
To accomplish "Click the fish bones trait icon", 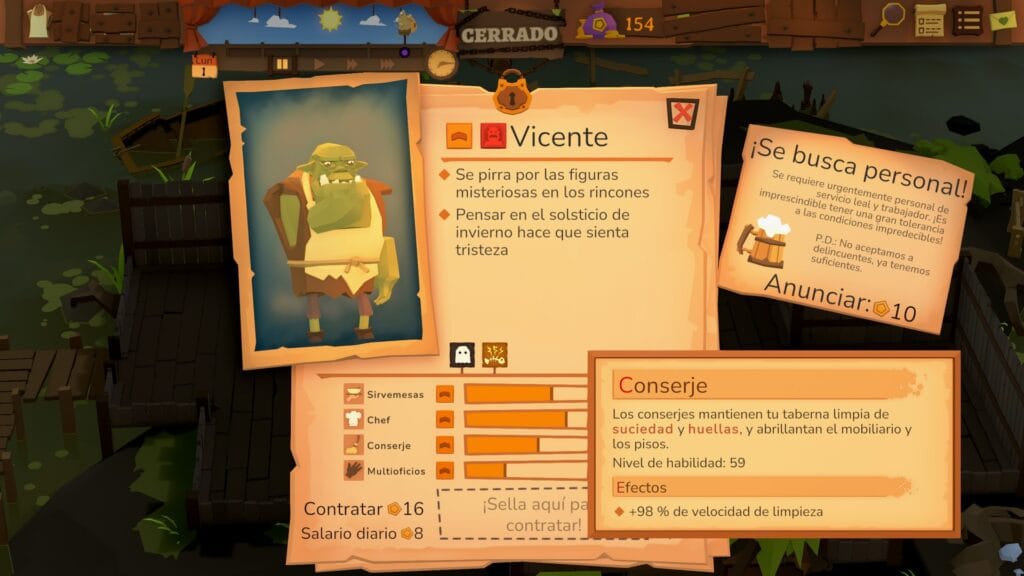I will [x=494, y=353].
